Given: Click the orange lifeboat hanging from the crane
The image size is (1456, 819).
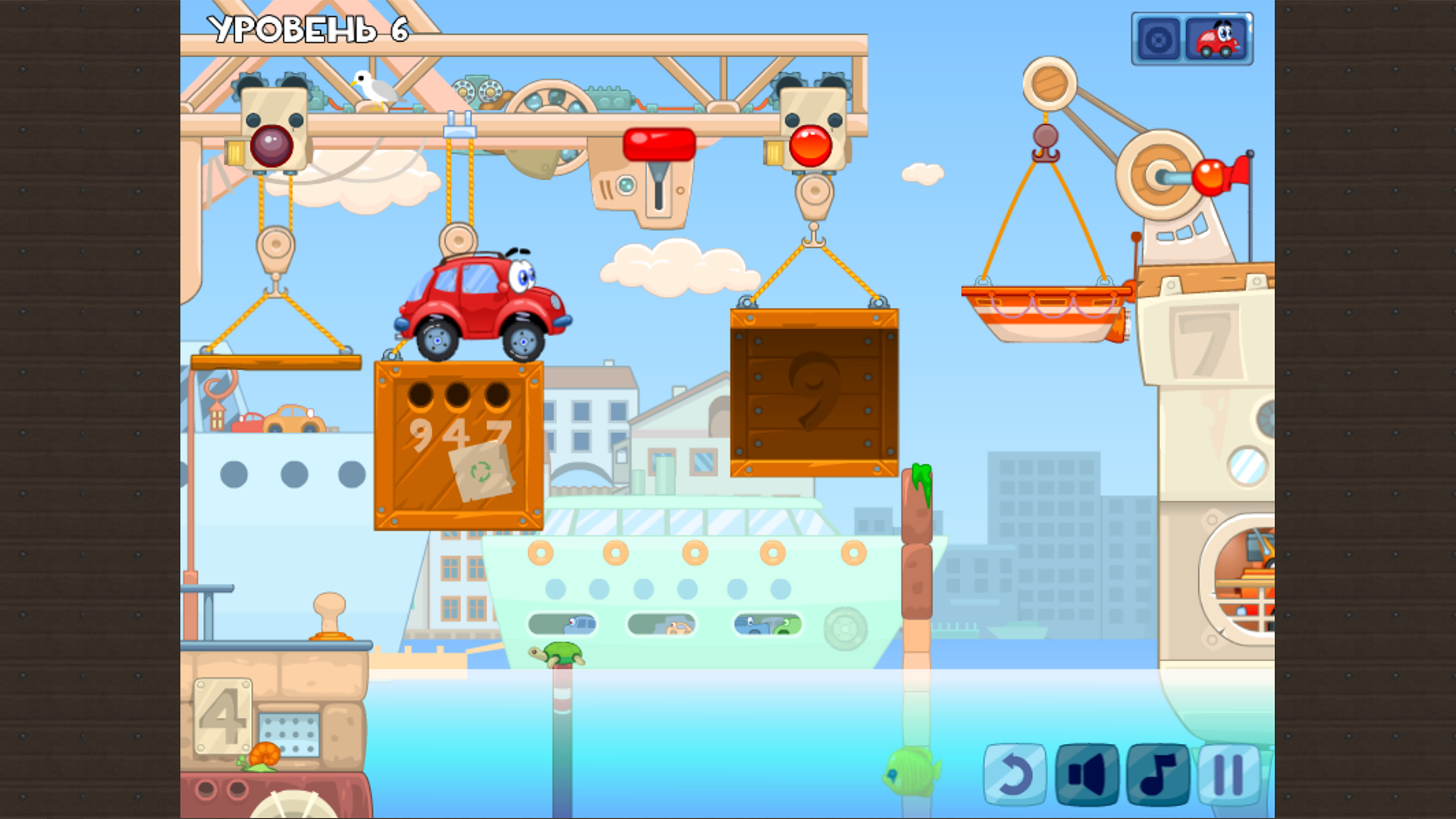Looking at the screenshot, I should tap(1039, 311).
